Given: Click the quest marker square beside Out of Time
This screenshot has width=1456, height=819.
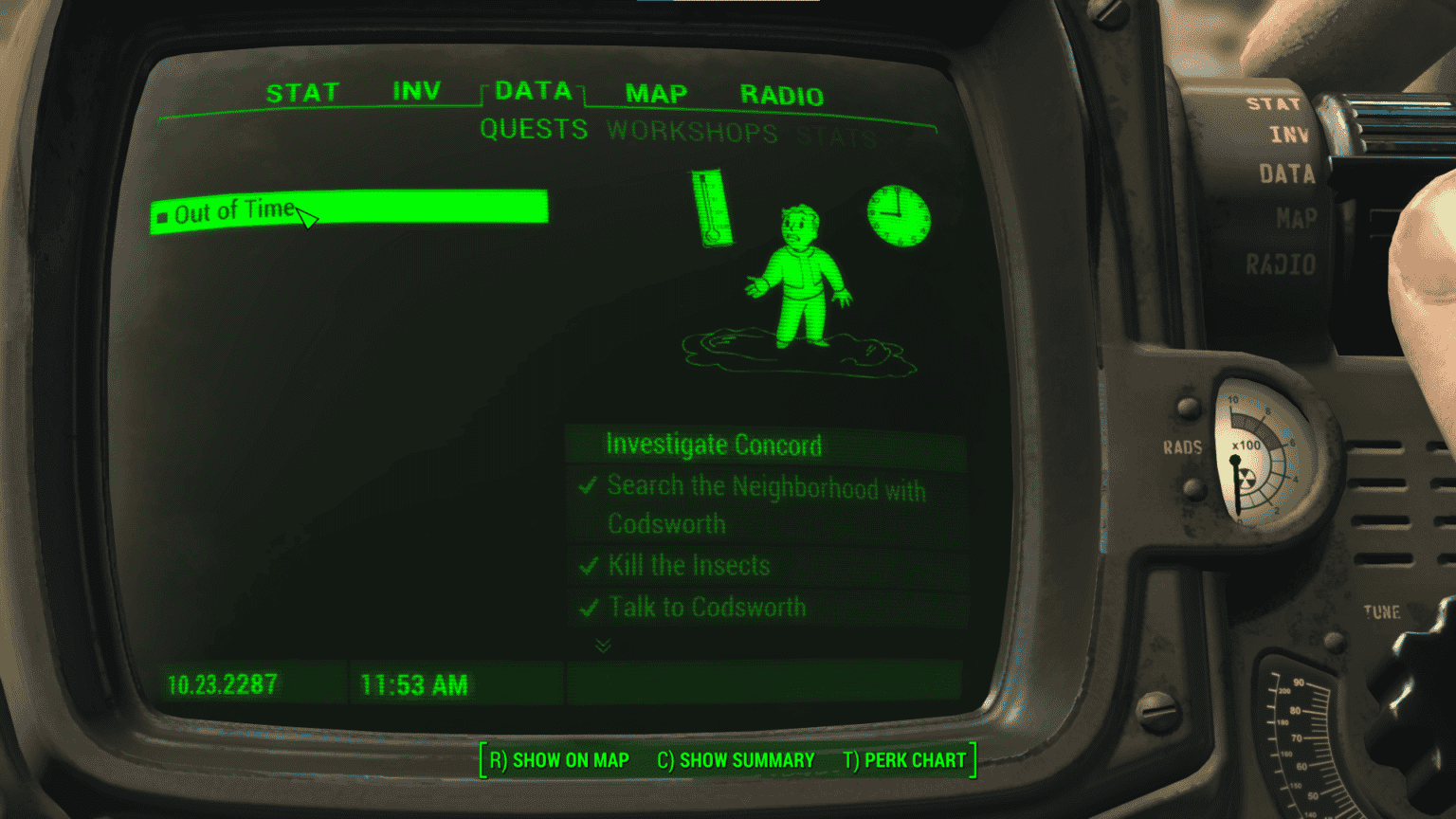Looking at the screenshot, I should point(161,215).
